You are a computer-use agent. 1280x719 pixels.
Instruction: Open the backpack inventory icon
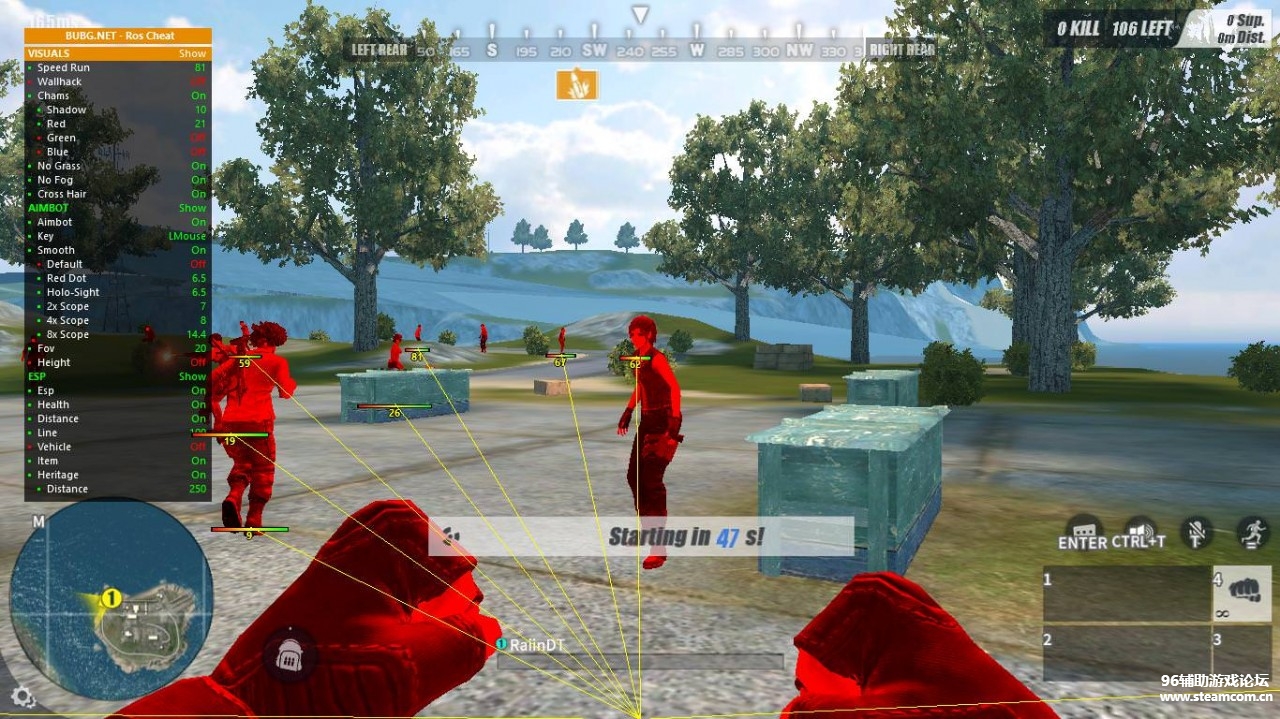coord(290,655)
